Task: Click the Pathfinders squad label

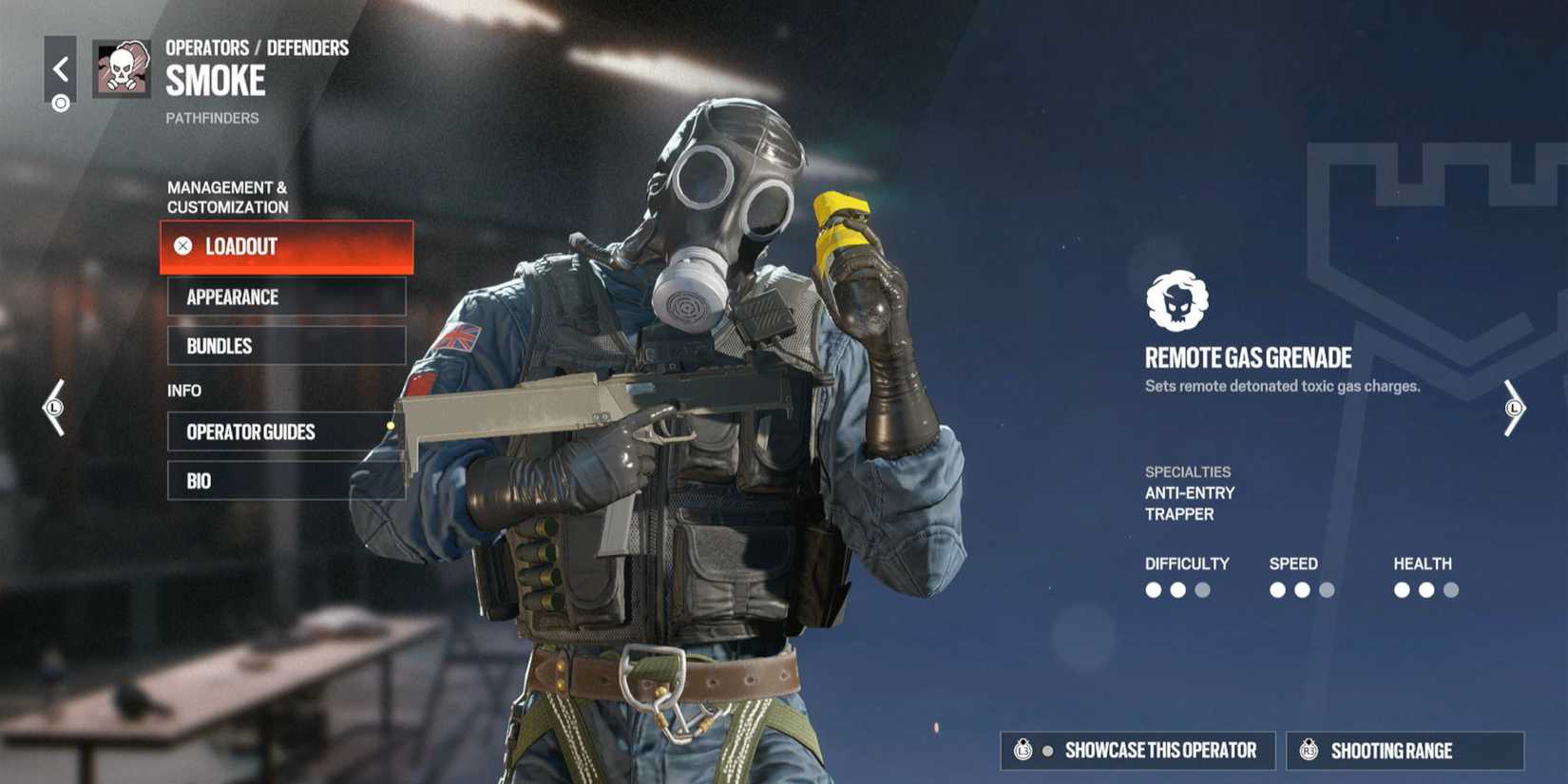Action: [x=211, y=118]
